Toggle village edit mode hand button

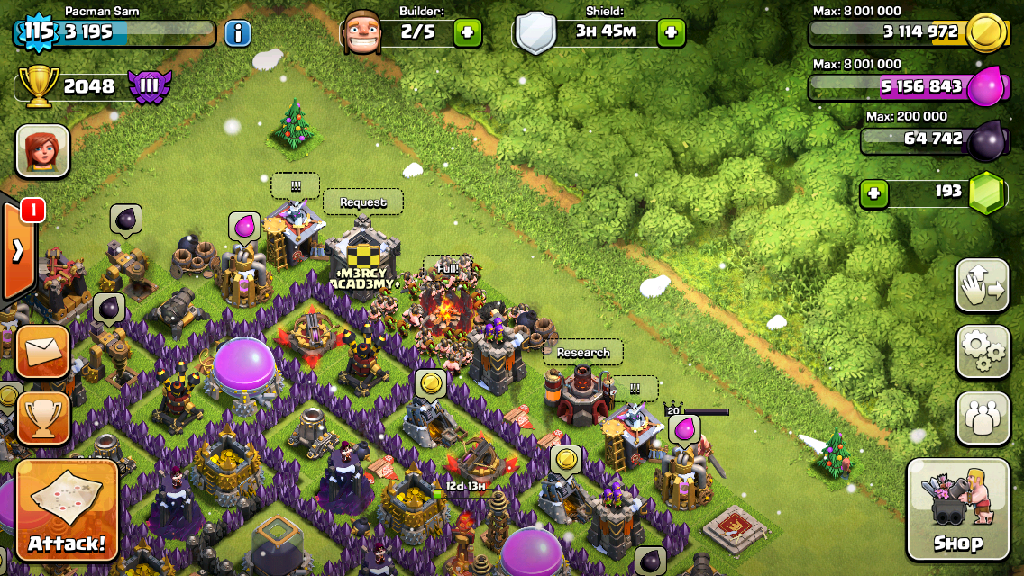pyautogui.click(x=982, y=286)
